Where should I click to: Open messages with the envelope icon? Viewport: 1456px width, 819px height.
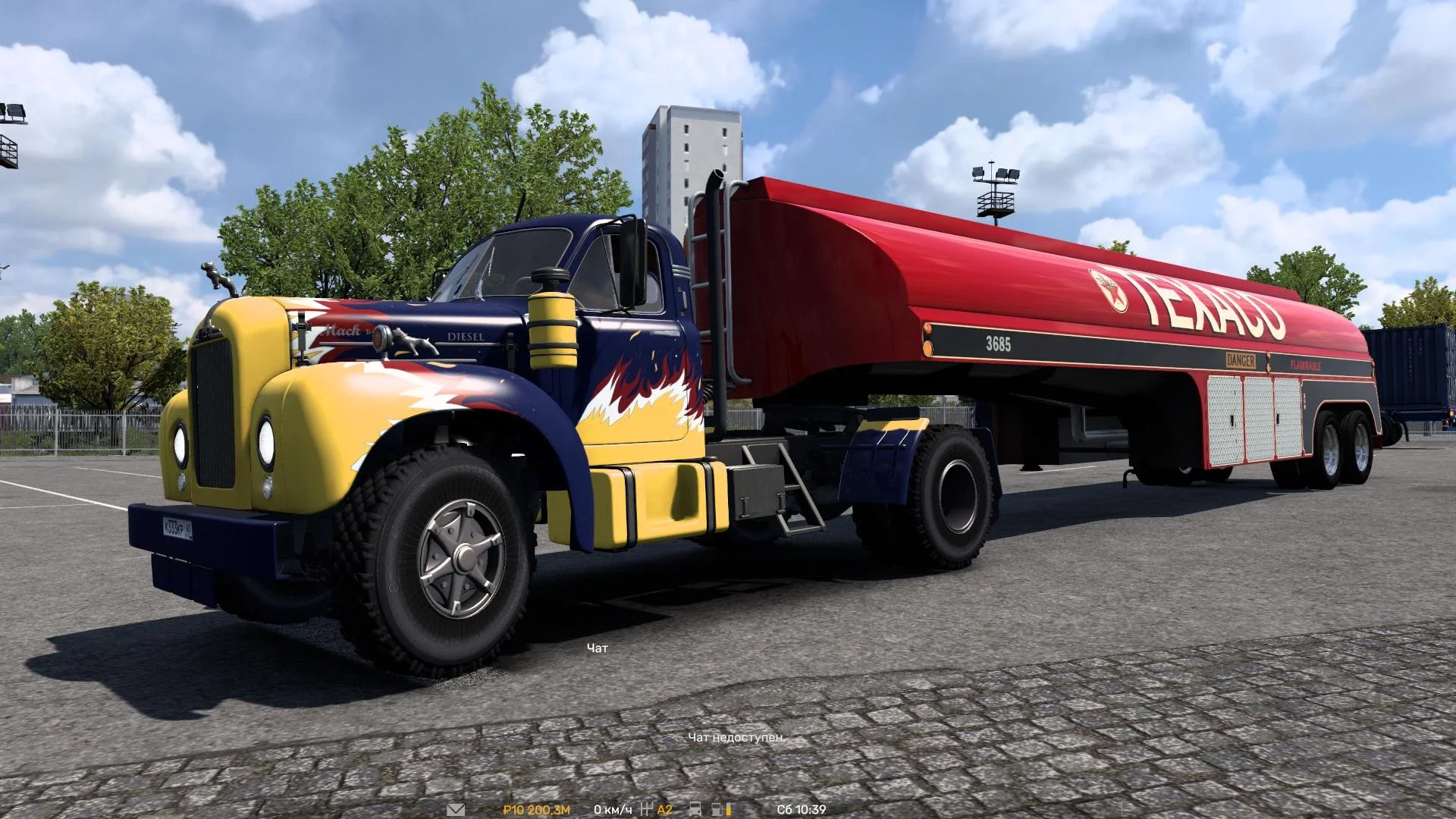click(457, 809)
